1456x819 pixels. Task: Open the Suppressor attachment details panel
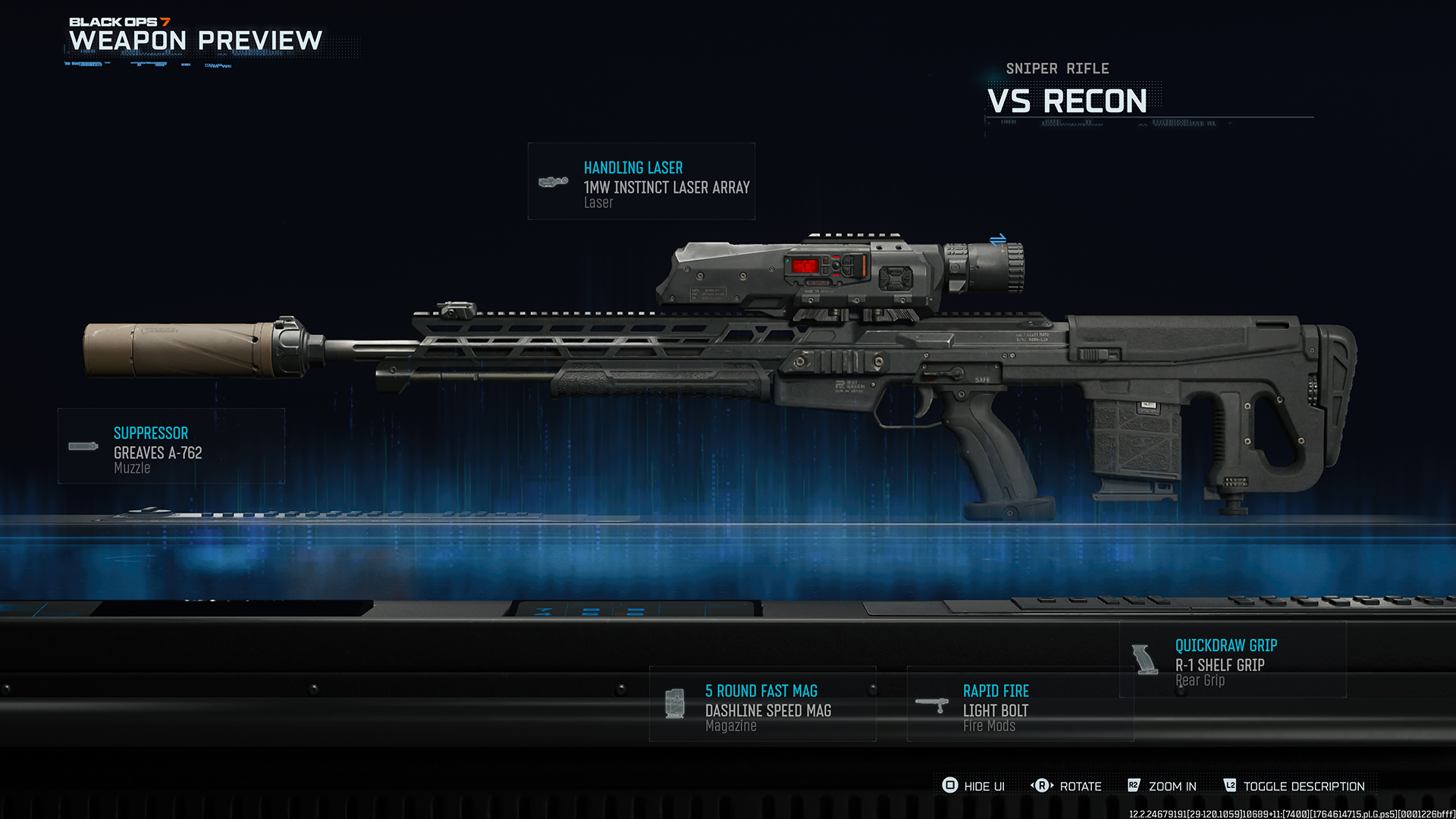click(170, 447)
